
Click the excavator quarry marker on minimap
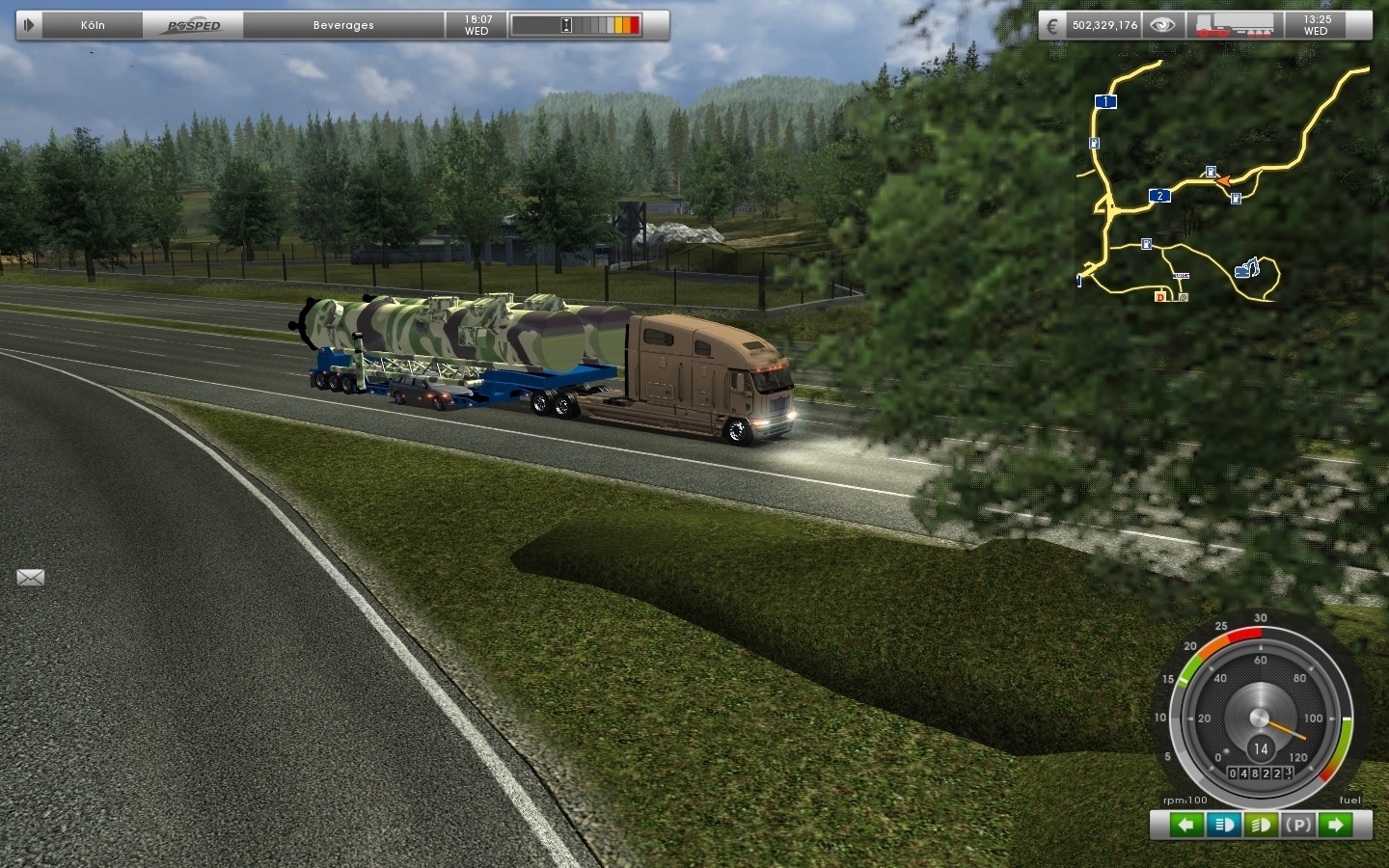pos(1248,267)
